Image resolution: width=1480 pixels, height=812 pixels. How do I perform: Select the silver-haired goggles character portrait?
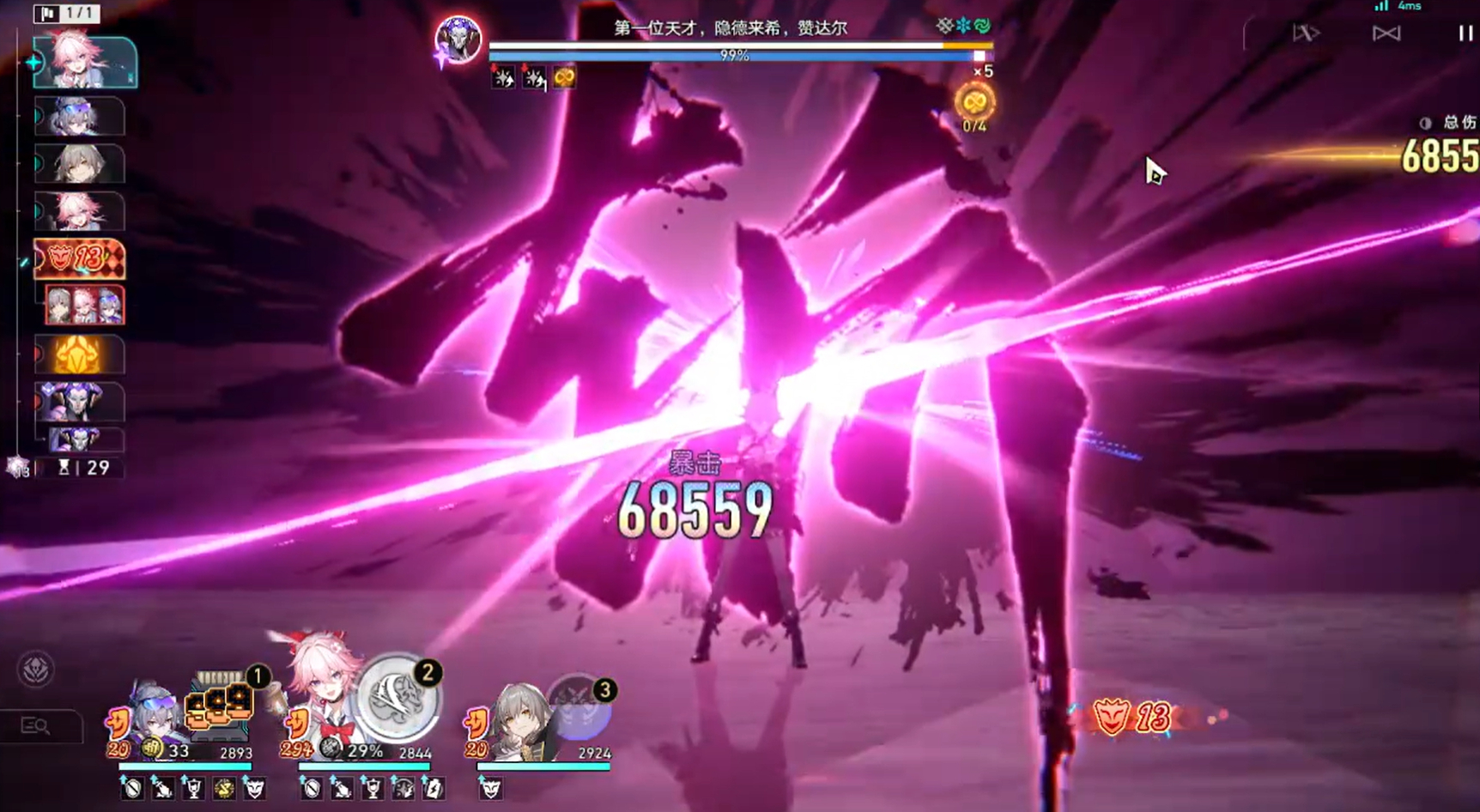(155, 718)
